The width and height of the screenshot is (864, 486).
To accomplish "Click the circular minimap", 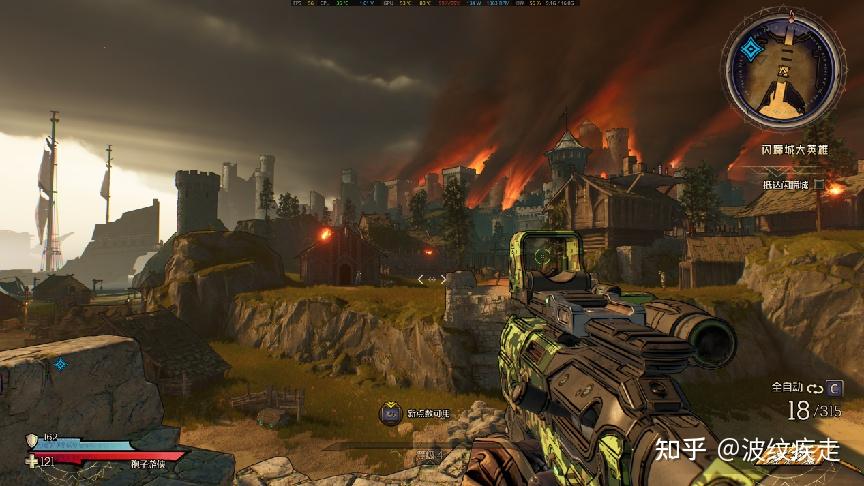I will coord(786,72).
